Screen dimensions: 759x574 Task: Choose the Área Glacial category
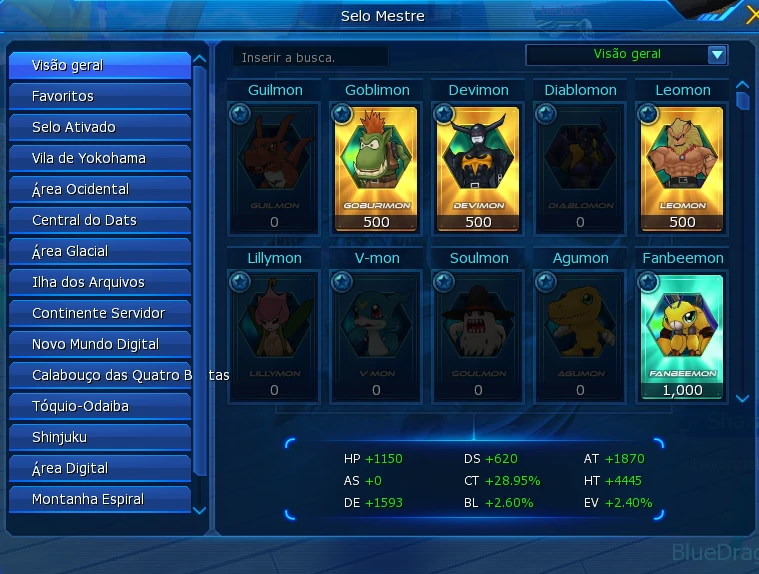[x=99, y=251]
